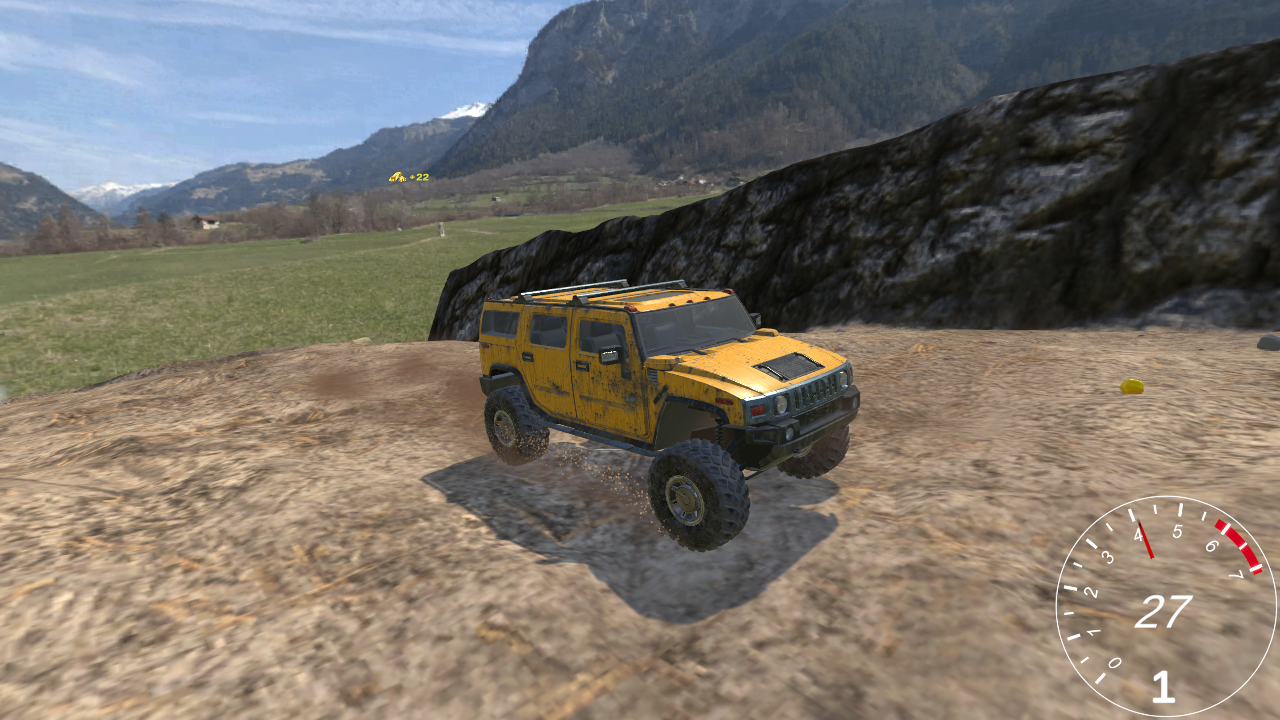
Task: Click the yellow collectible on the ground
Action: [1131, 385]
